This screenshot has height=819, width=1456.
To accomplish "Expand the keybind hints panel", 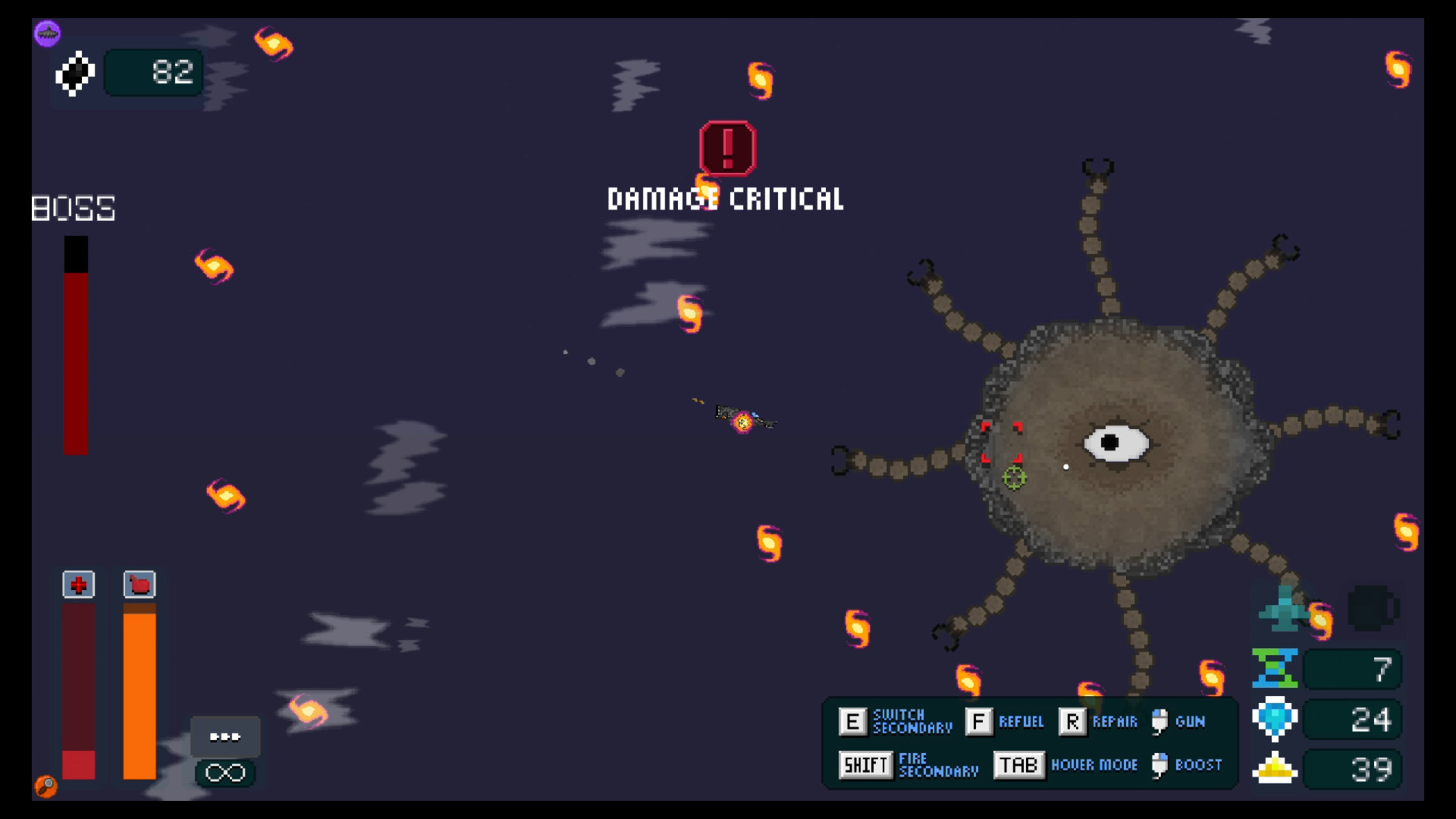I will coord(1031,743).
